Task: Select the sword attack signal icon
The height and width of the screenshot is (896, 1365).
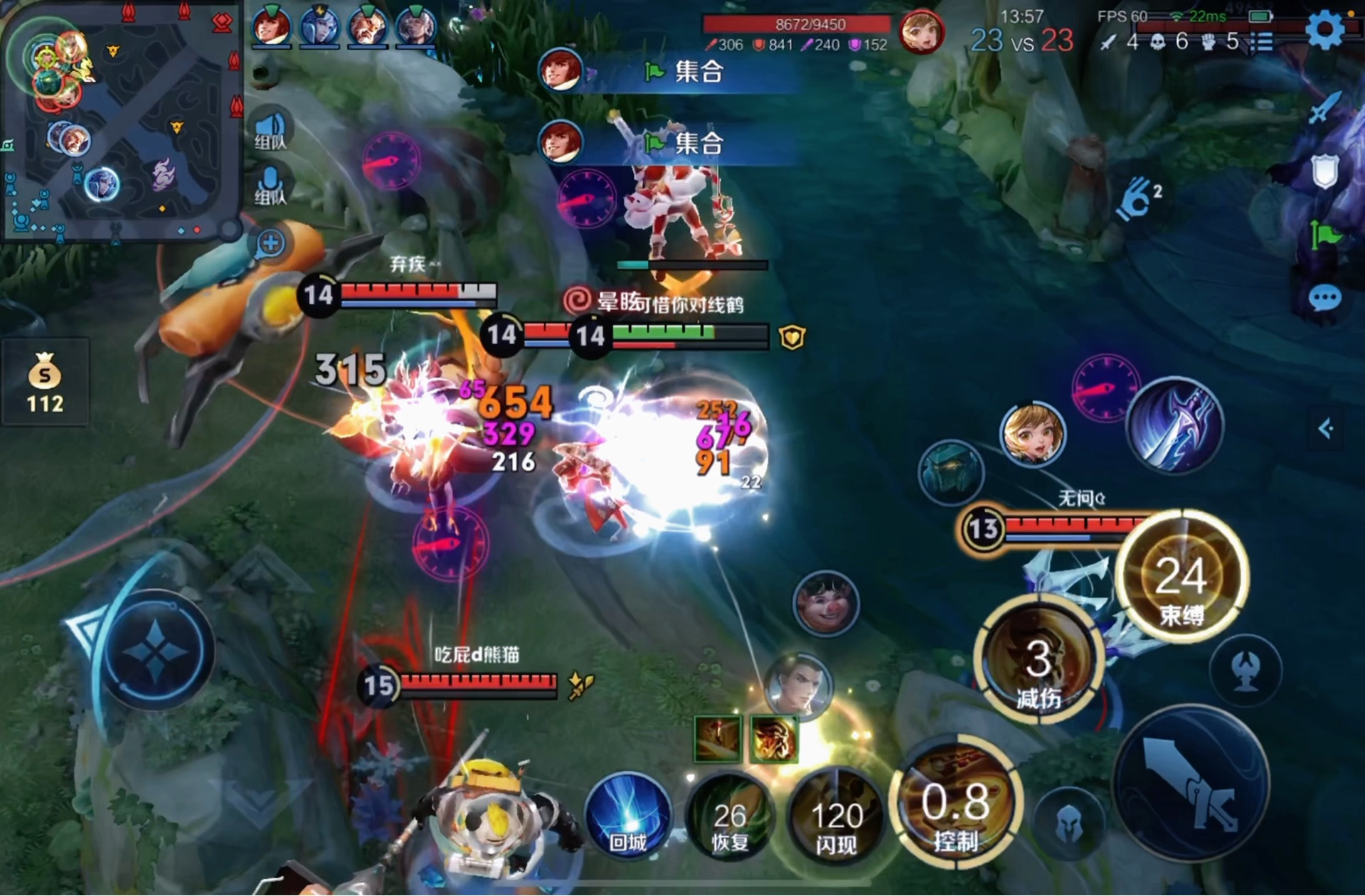Action: click(x=1324, y=108)
